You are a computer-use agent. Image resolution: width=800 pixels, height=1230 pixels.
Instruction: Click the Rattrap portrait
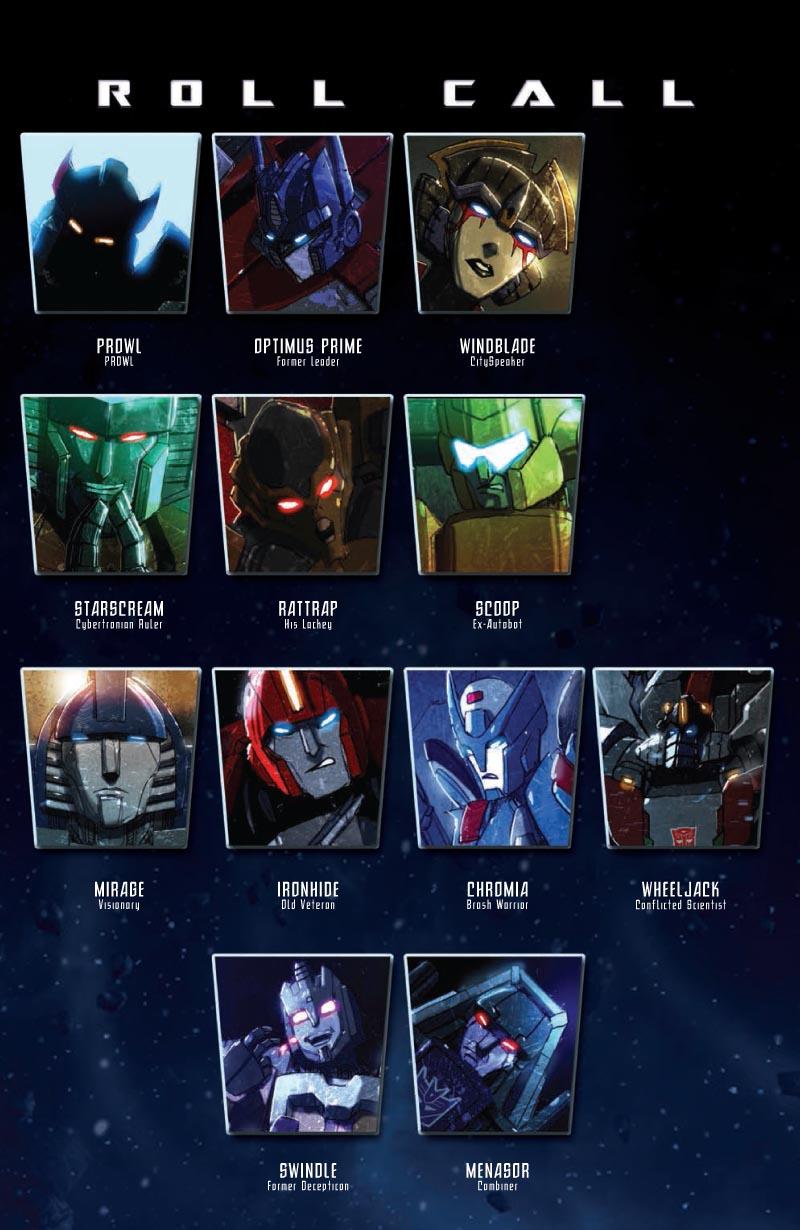(x=302, y=485)
